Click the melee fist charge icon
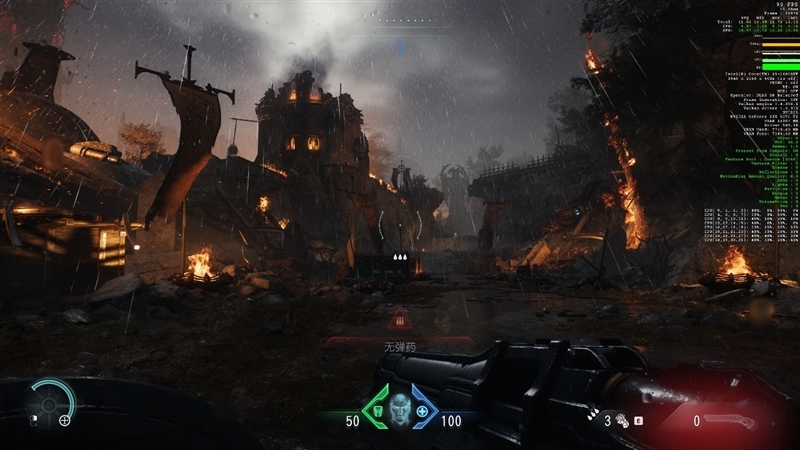The image size is (800, 450). click(x=622, y=421)
